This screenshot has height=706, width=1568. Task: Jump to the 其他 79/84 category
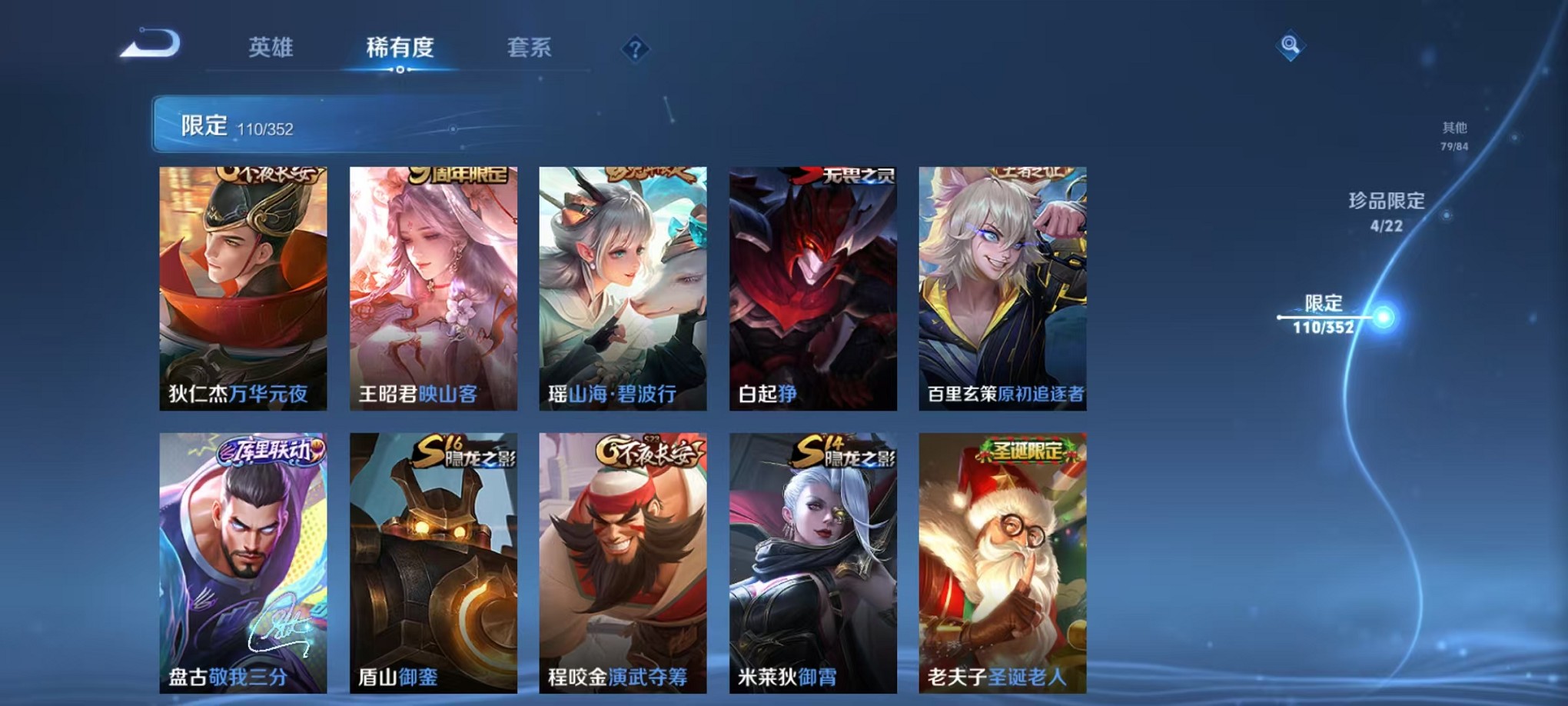1454,137
